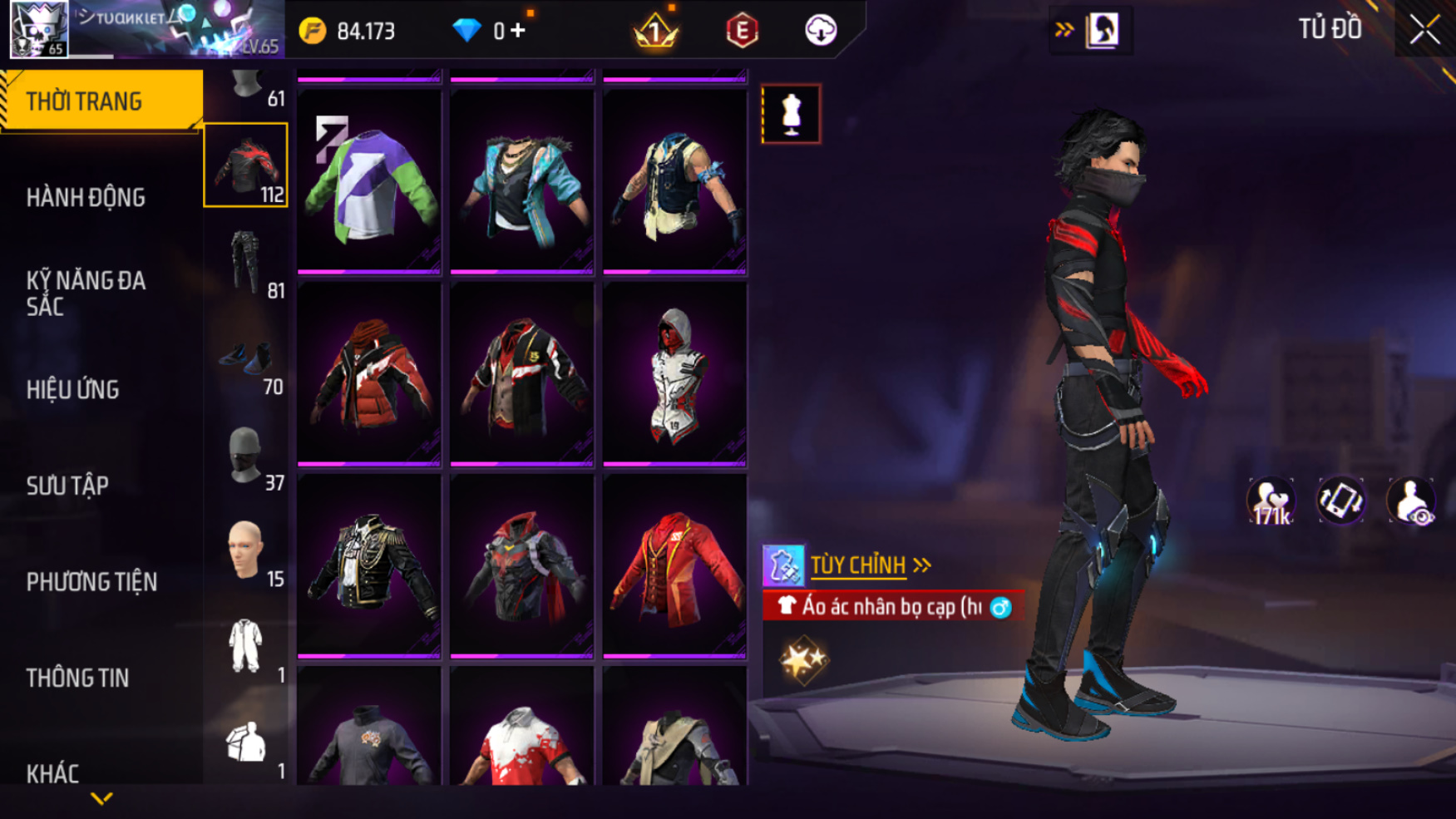Open the SƯU TẬP tab
This screenshot has height=819, width=1456.
67,486
